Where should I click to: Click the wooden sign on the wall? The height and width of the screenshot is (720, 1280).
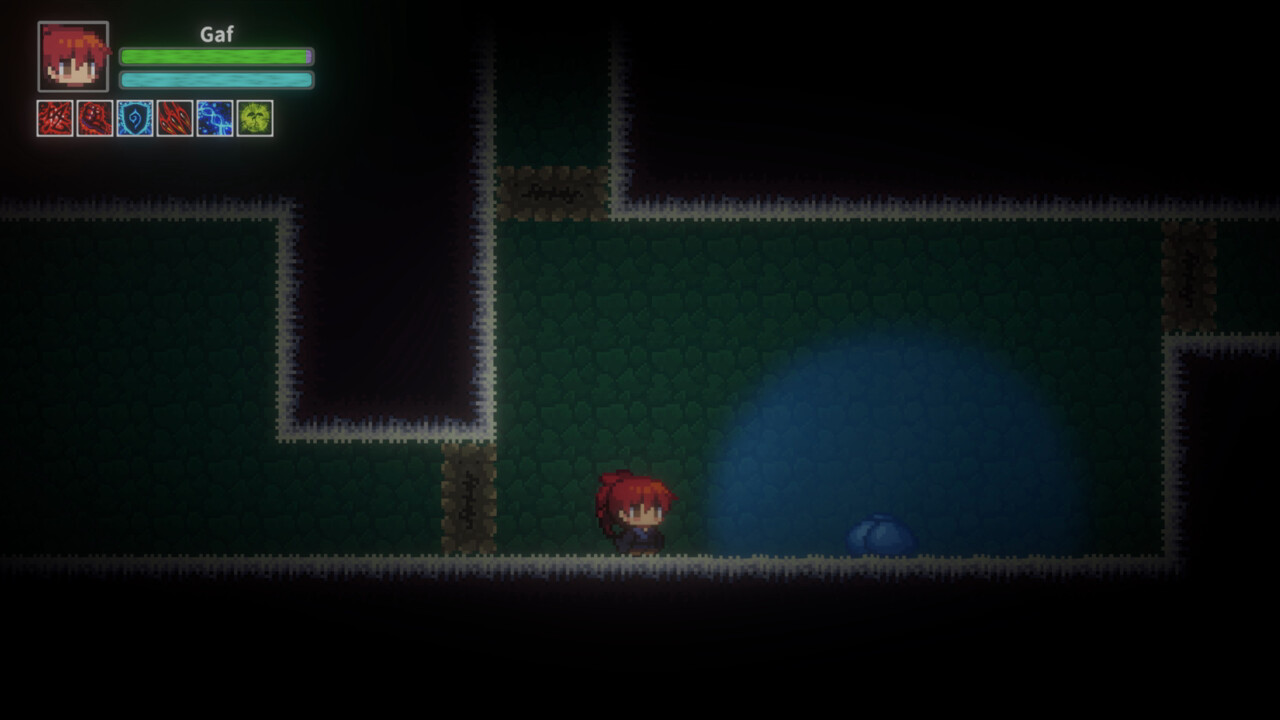(550, 190)
